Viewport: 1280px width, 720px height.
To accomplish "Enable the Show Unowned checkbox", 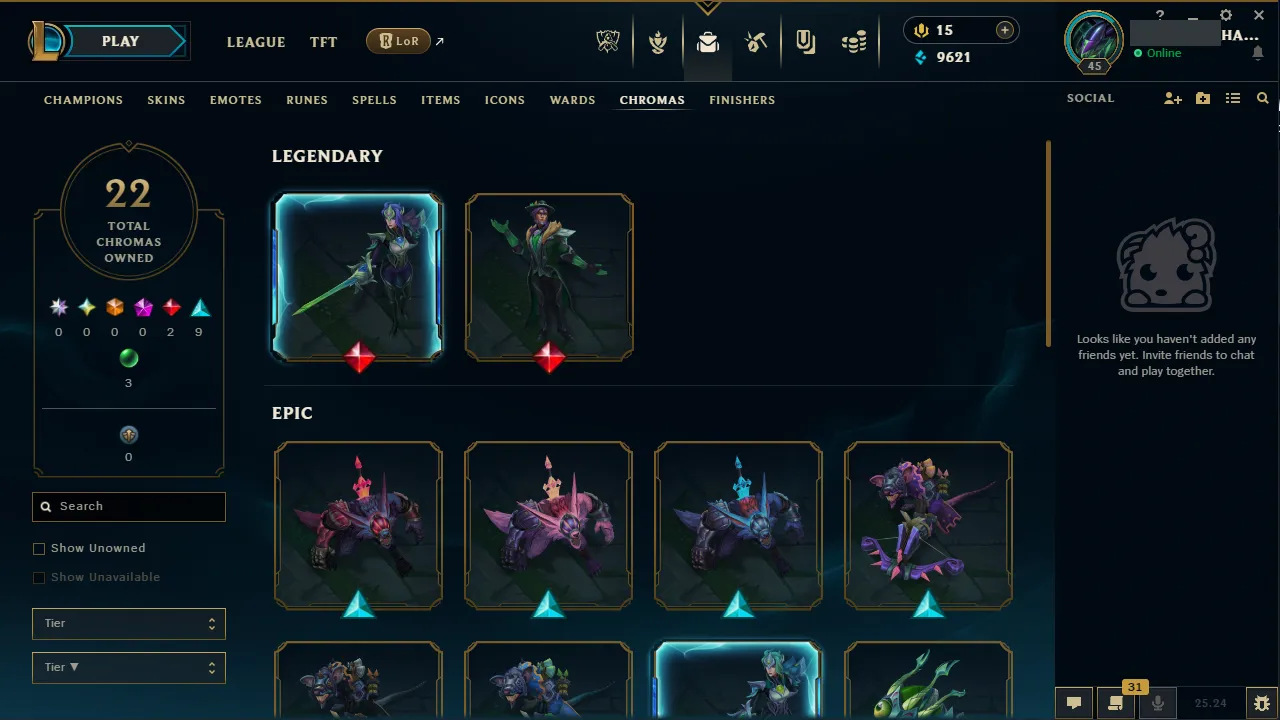I will pos(39,548).
